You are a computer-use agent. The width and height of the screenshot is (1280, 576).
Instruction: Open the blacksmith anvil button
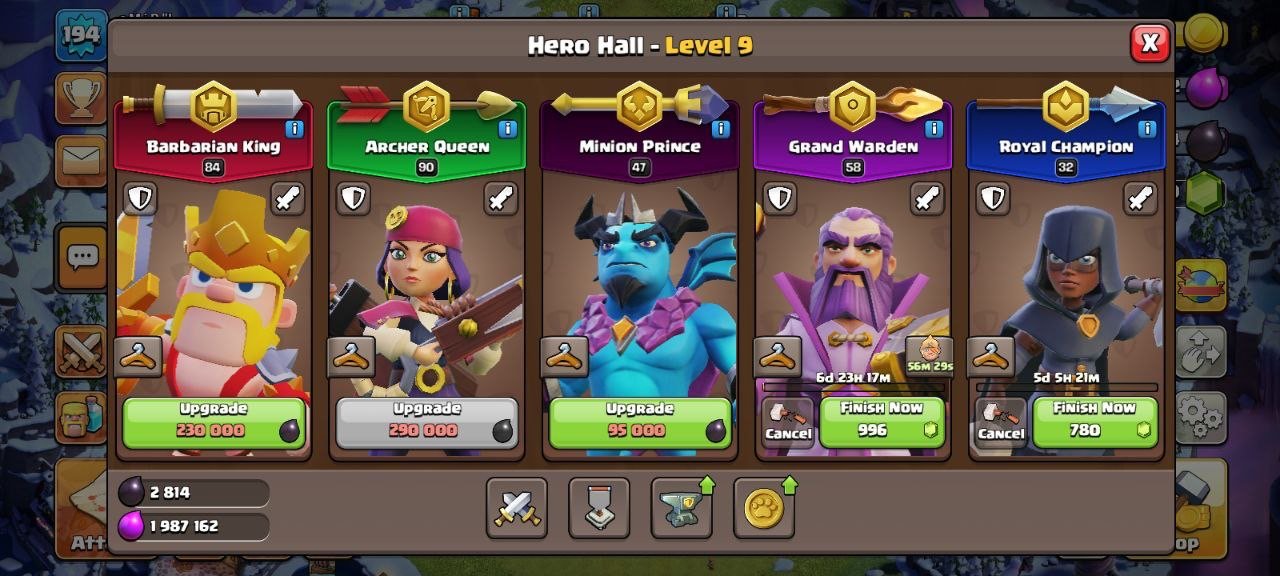pyautogui.click(x=682, y=508)
